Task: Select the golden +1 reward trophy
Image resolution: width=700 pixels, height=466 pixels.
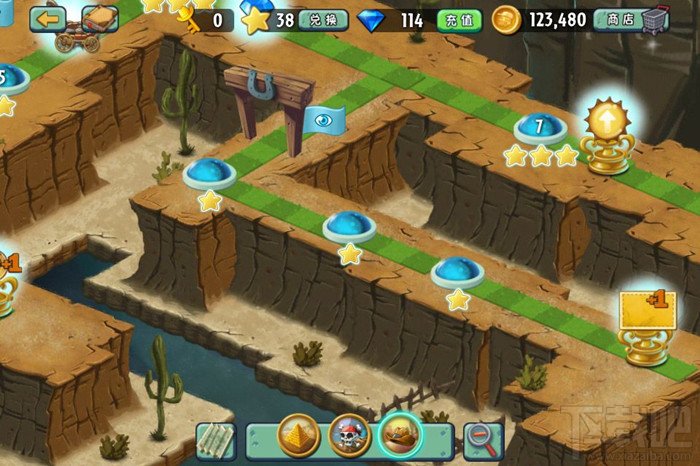Action: tap(645, 324)
